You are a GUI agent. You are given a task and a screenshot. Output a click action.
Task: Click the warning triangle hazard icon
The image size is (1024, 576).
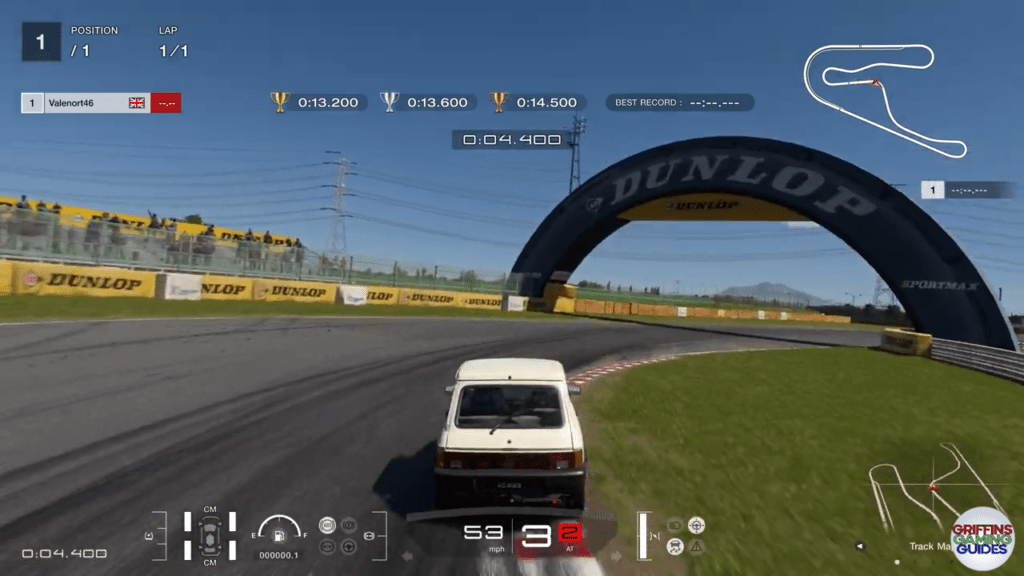pos(697,546)
